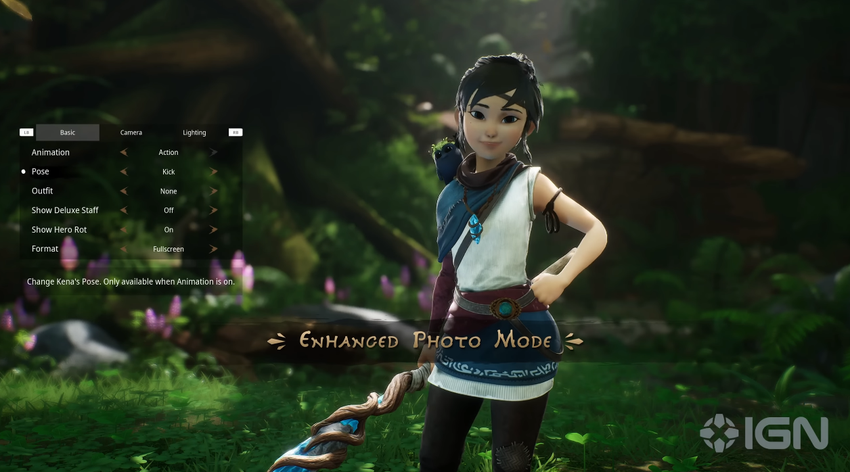Switch to the Camera tab

click(131, 132)
